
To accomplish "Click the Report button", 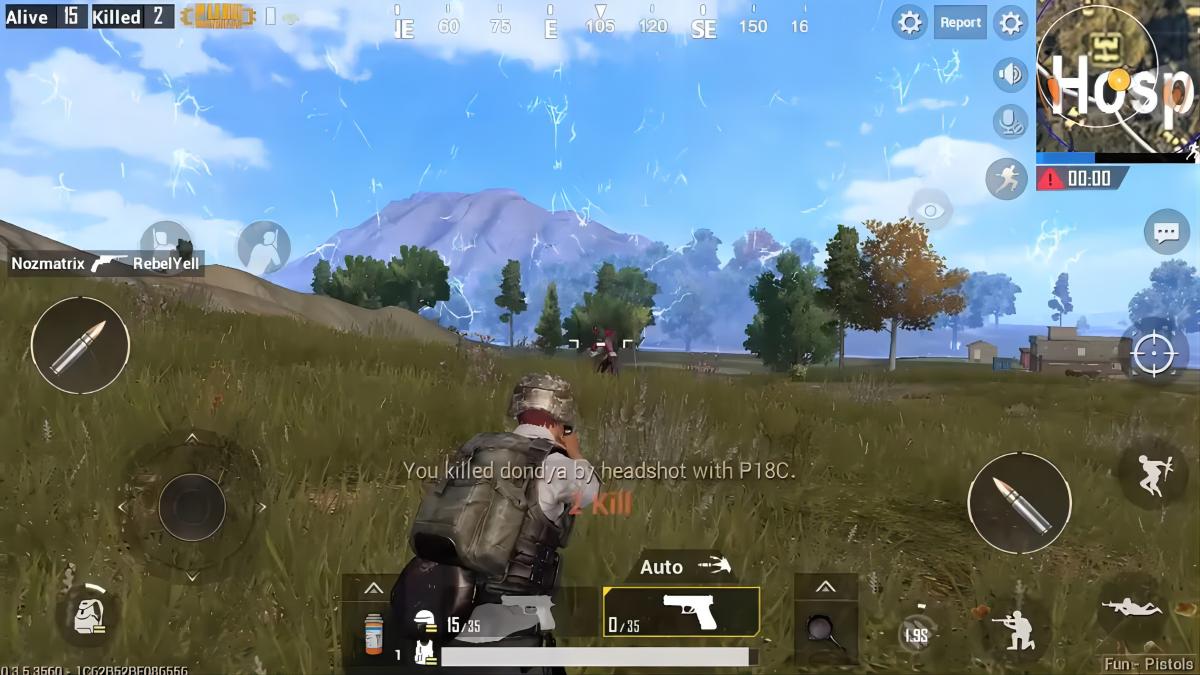I will coord(960,22).
